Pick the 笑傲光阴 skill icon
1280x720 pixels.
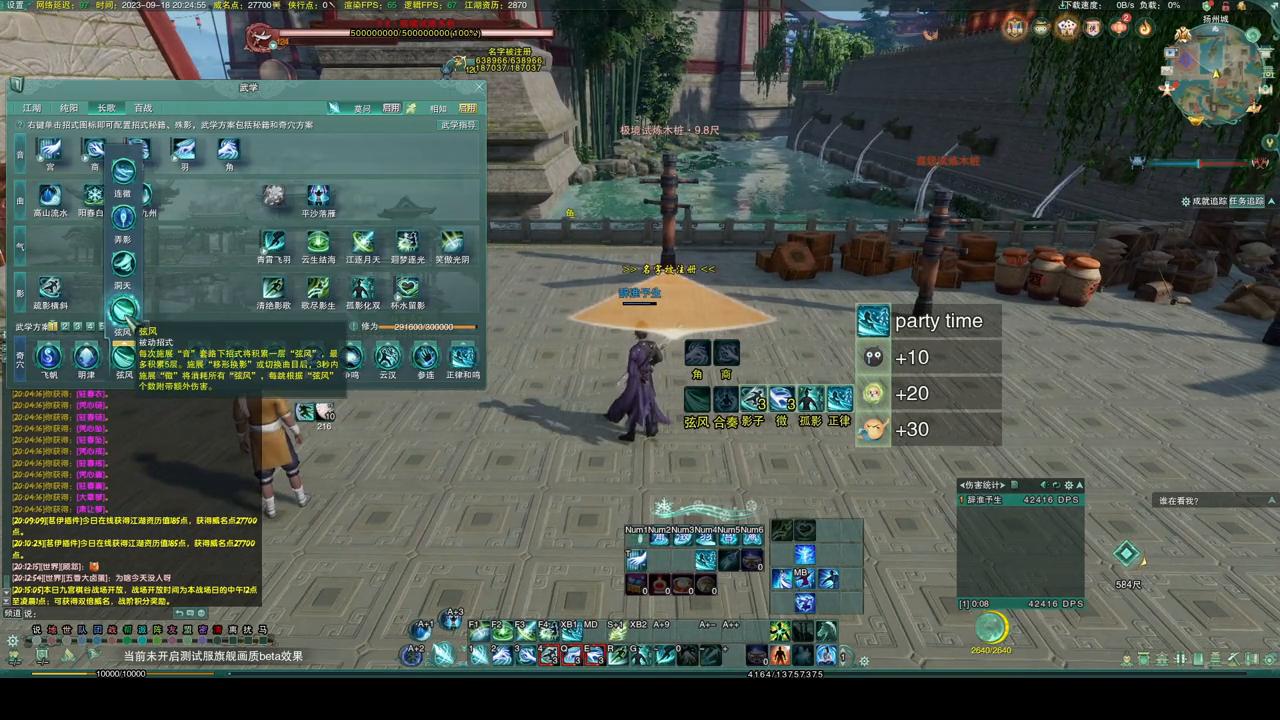[452, 242]
